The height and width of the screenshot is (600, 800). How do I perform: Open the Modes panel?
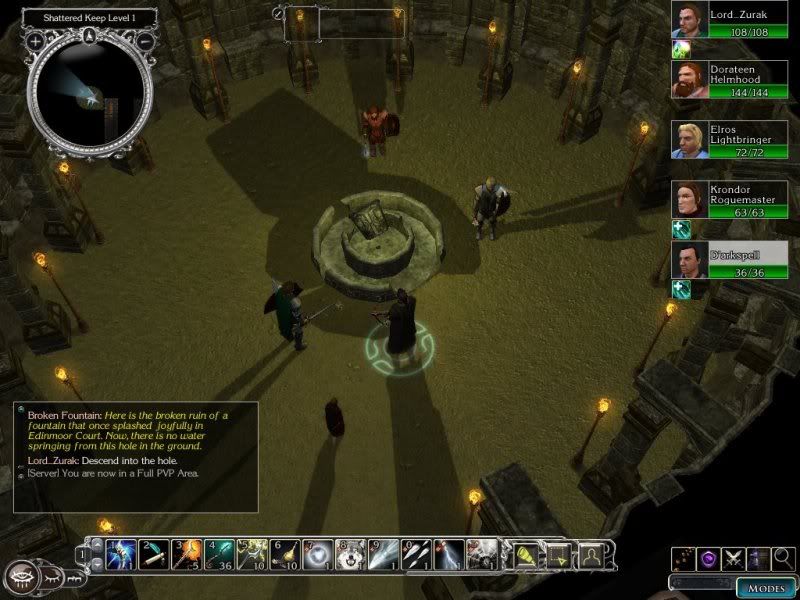(x=766, y=587)
